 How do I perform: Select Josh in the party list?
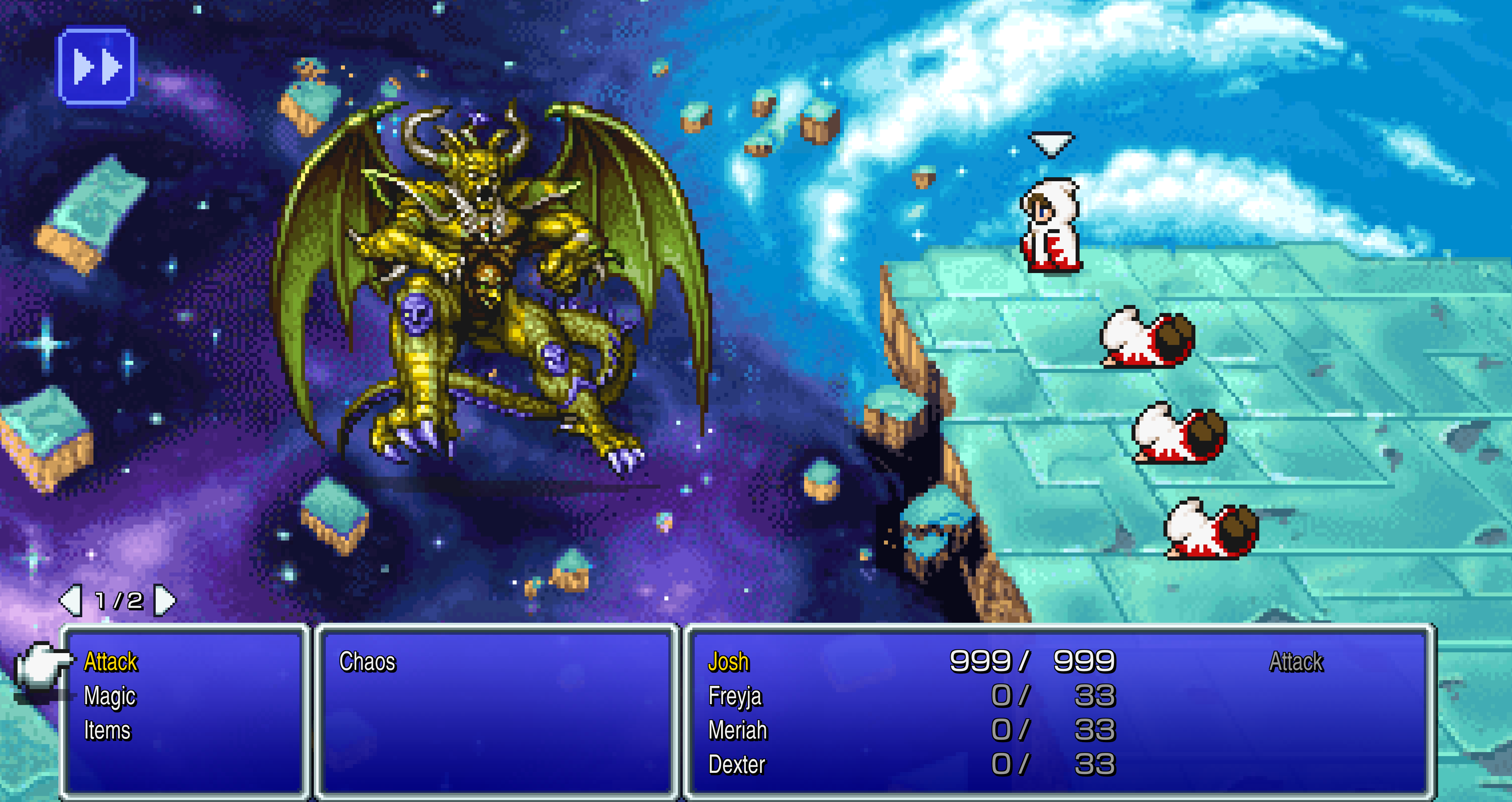coord(728,661)
